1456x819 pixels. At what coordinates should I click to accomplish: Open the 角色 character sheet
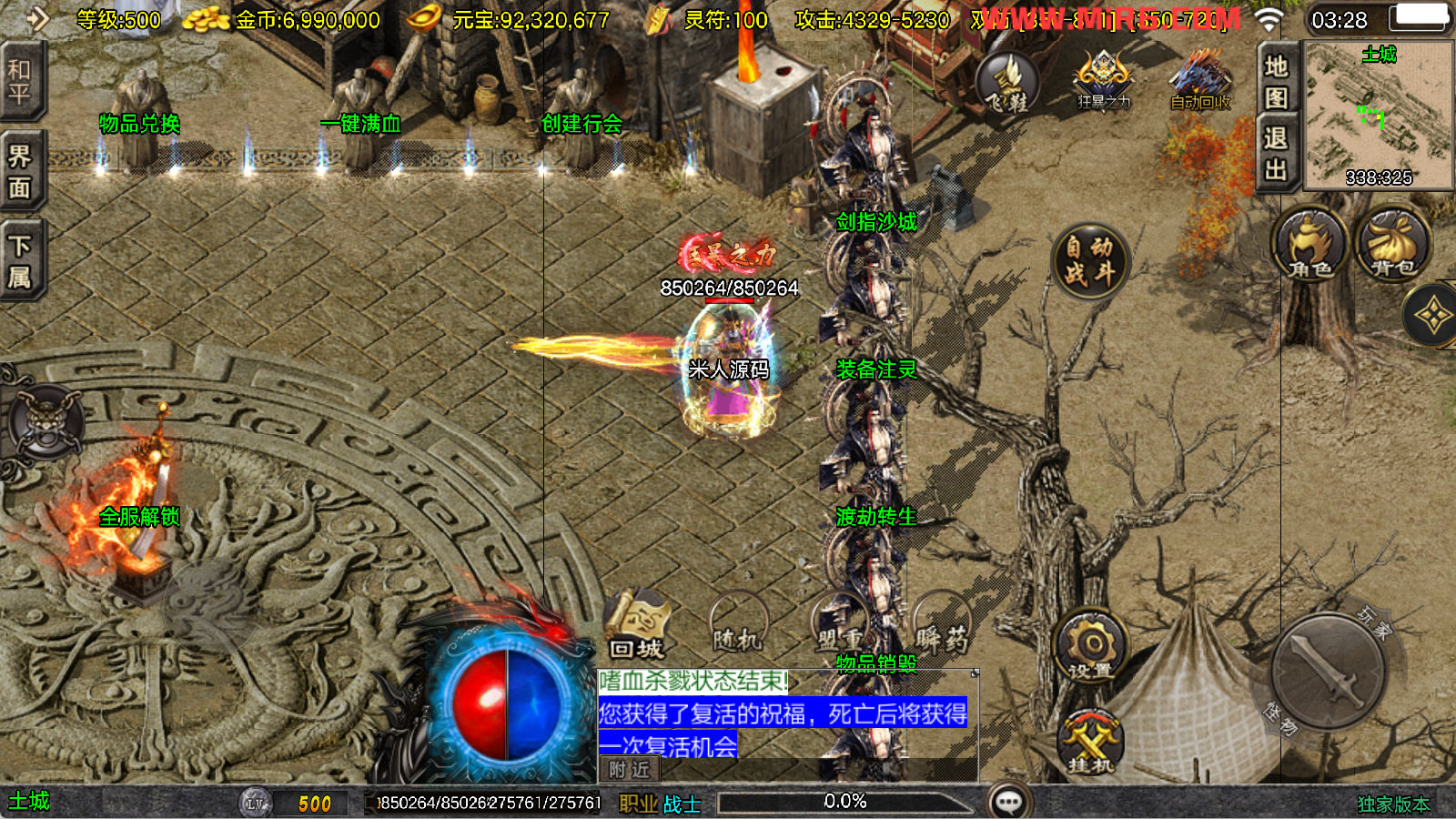[x=1309, y=246]
